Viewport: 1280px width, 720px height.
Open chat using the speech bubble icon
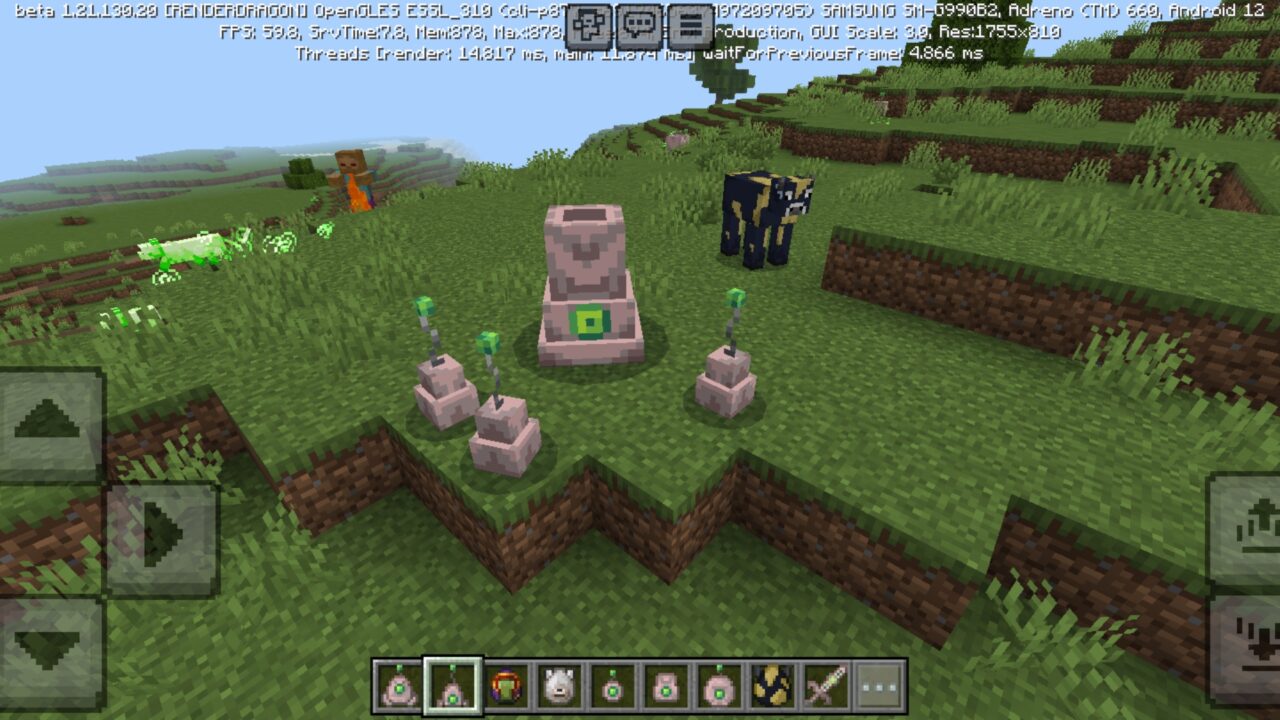pyautogui.click(x=637, y=25)
